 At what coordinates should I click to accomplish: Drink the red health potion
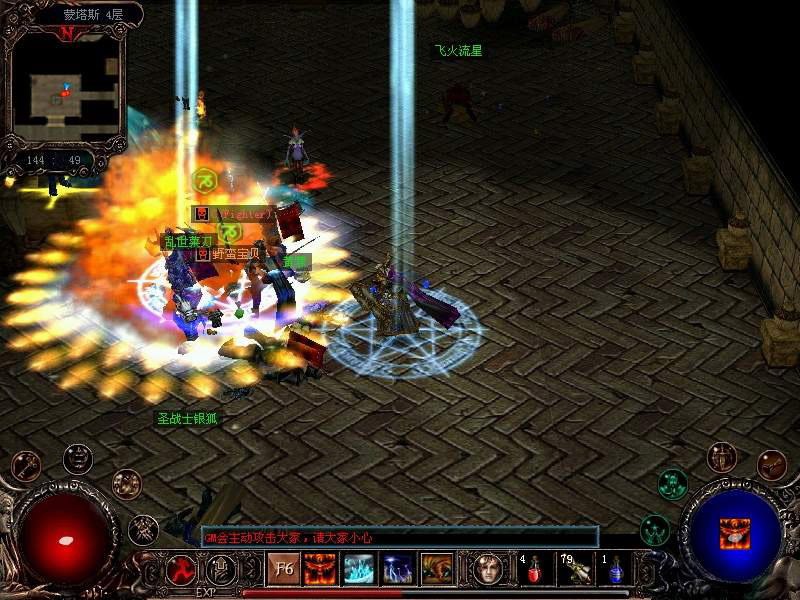(x=534, y=571)
